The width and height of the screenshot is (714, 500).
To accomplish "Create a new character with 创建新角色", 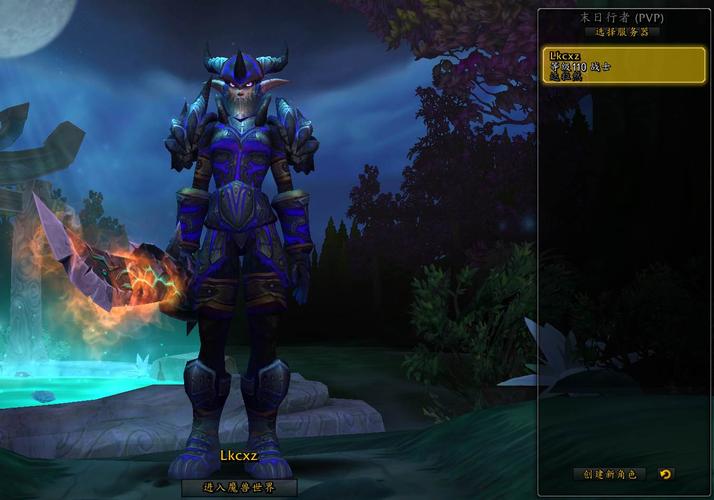I will click(x=610, y=474).
